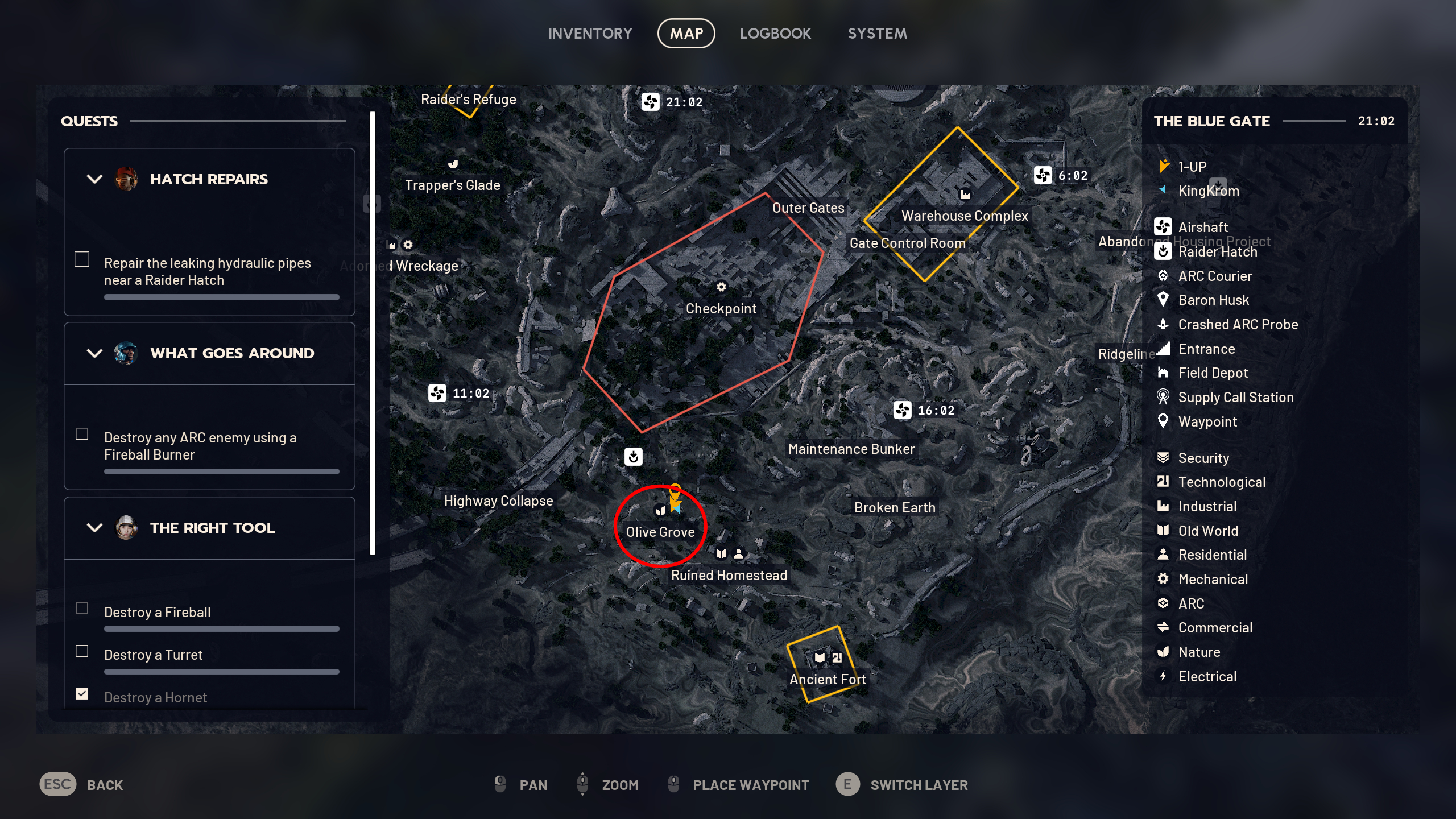
Task: Click the Nature leaf icon in the legend
Action: coord(1163,652)
